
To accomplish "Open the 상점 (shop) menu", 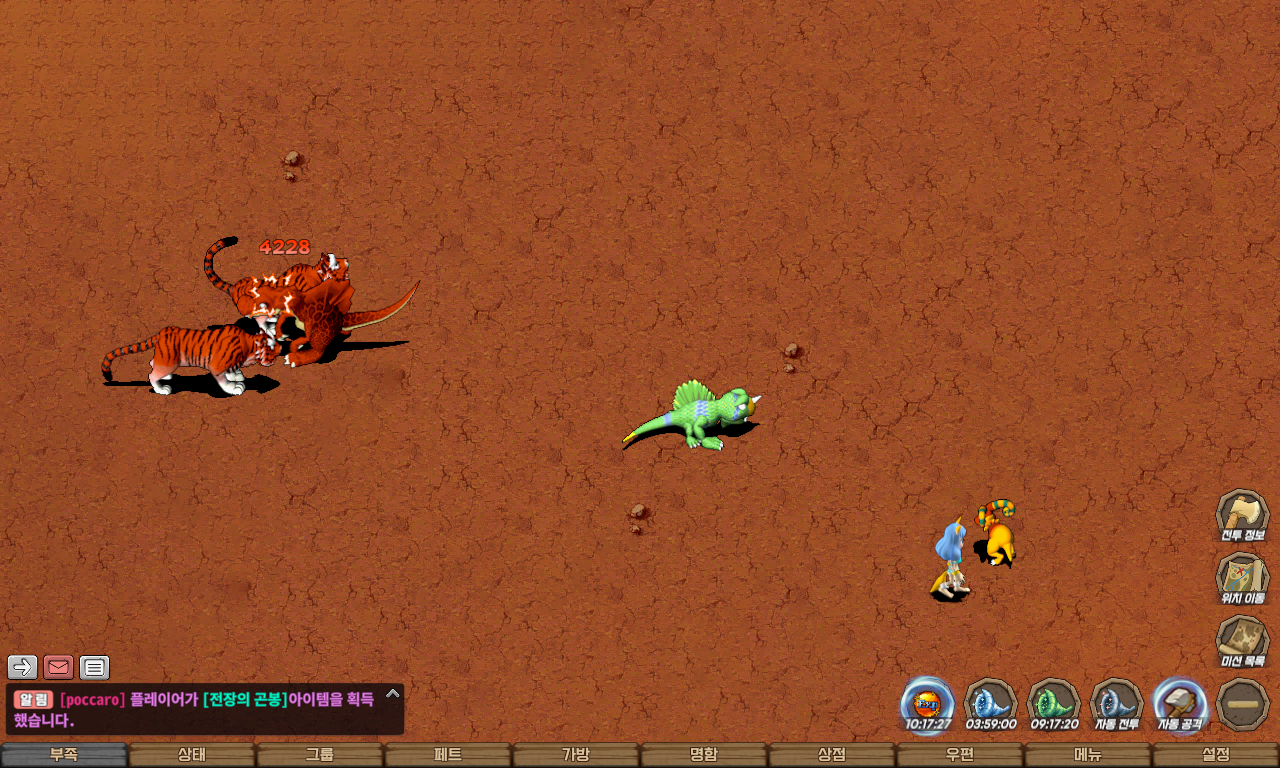I will pos(832,755).
